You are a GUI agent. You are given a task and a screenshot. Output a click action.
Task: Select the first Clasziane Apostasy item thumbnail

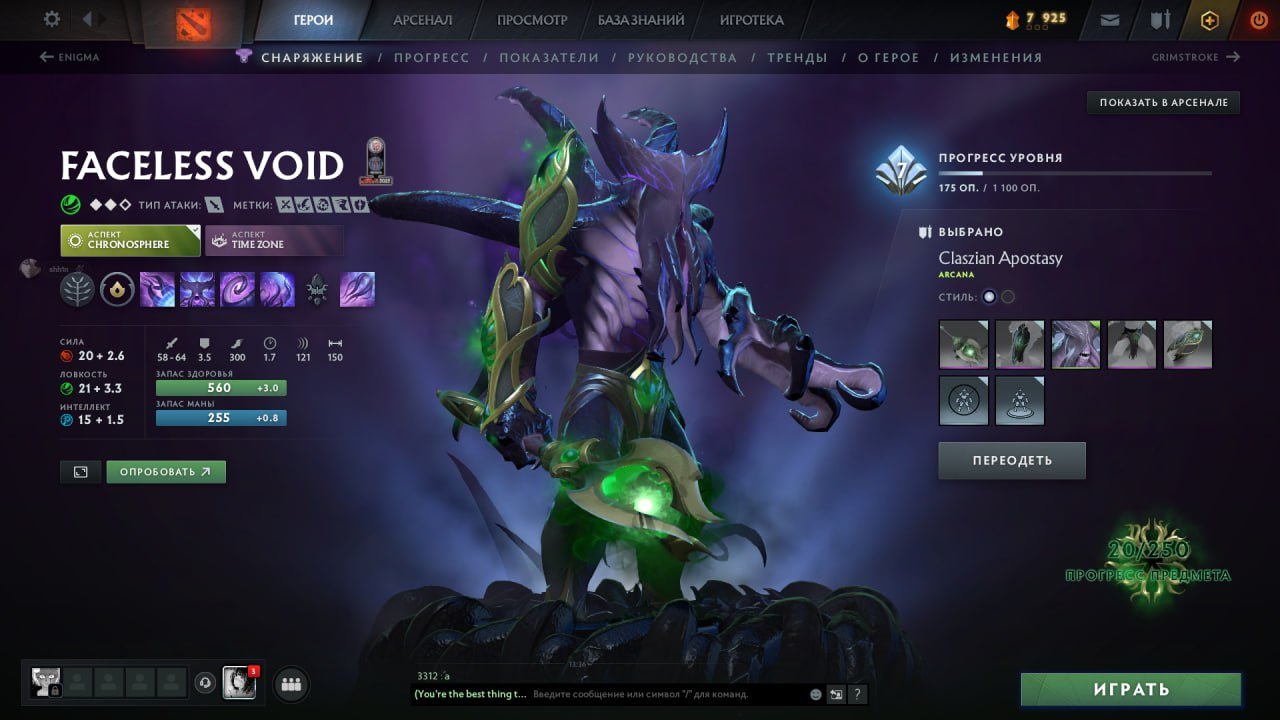[962, 344]
